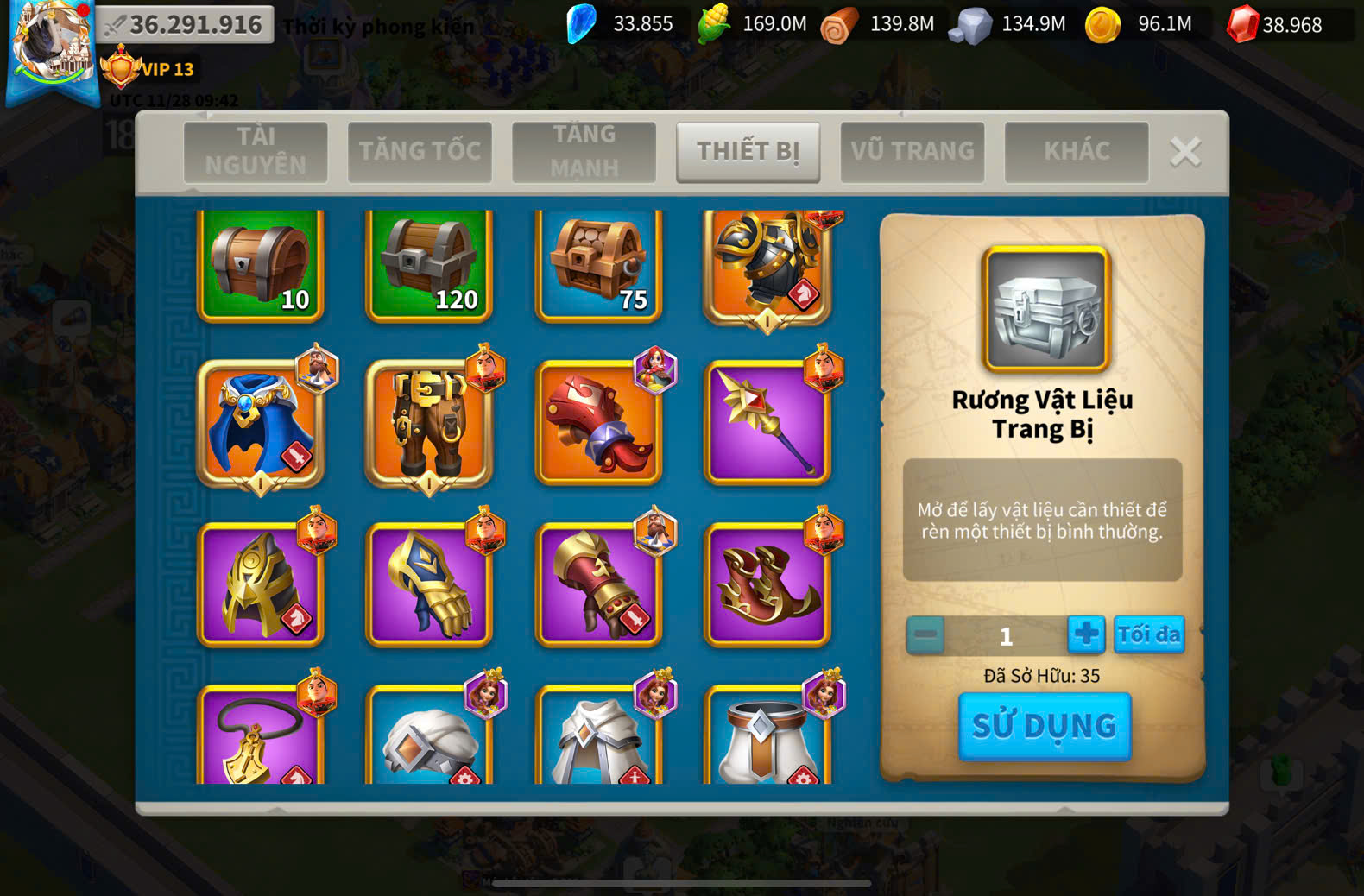The image size is (1364, 896).
Task: Select the chest with 120 count
Action: 429,266
